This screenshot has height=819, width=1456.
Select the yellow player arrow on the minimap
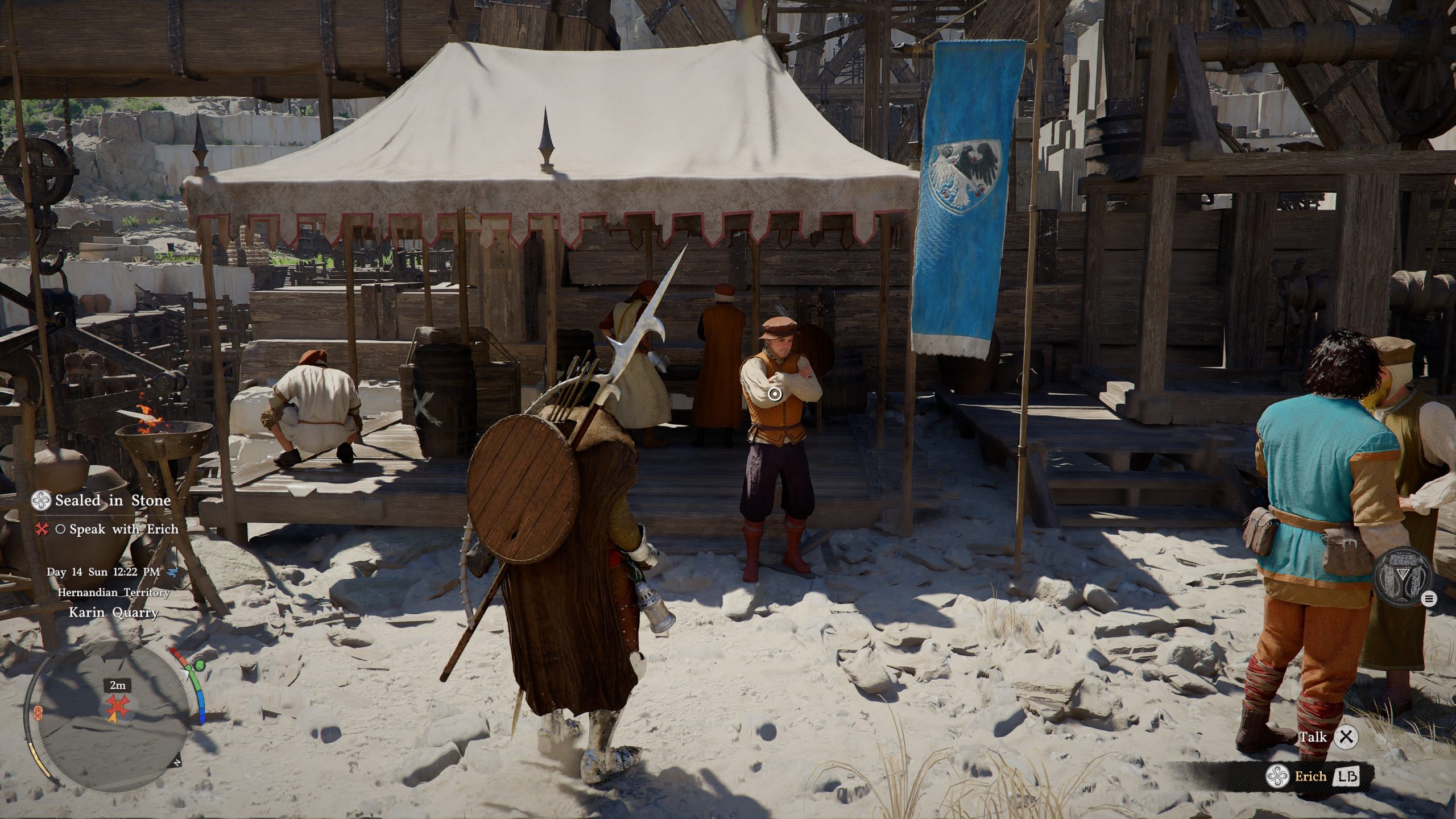pyautogui.click(x=114, y=719)
